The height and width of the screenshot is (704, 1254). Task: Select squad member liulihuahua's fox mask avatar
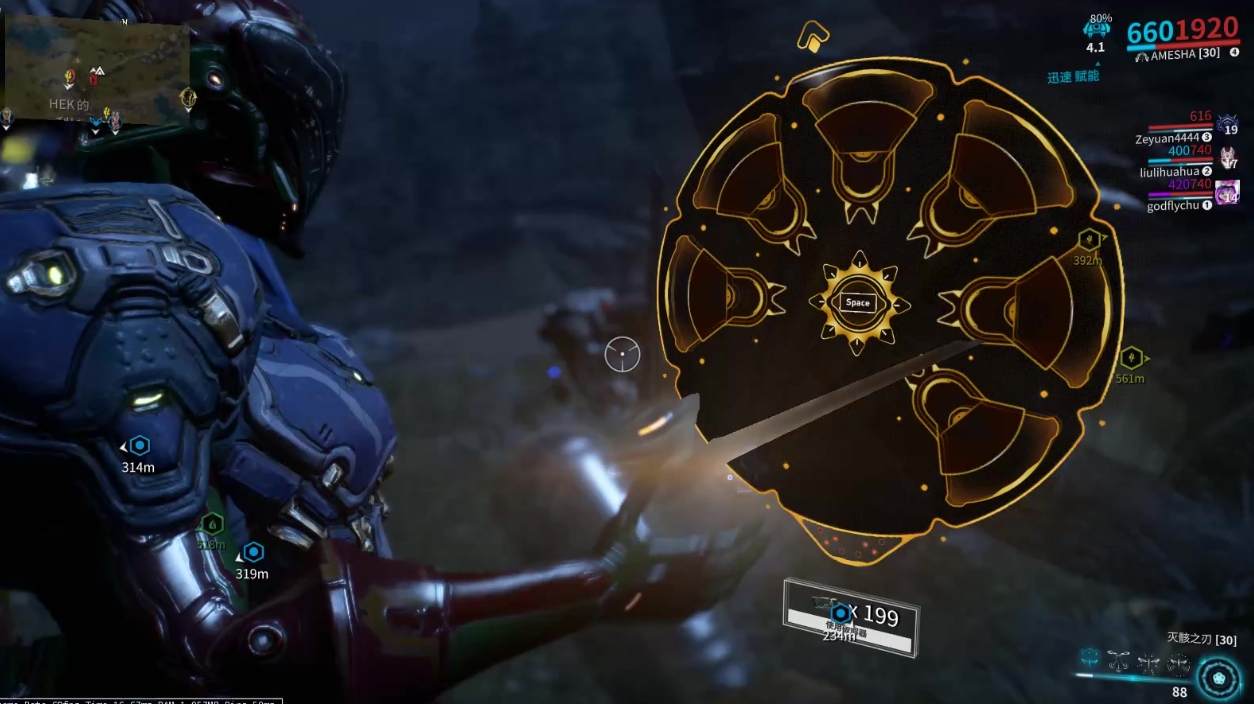point(1228,158)
